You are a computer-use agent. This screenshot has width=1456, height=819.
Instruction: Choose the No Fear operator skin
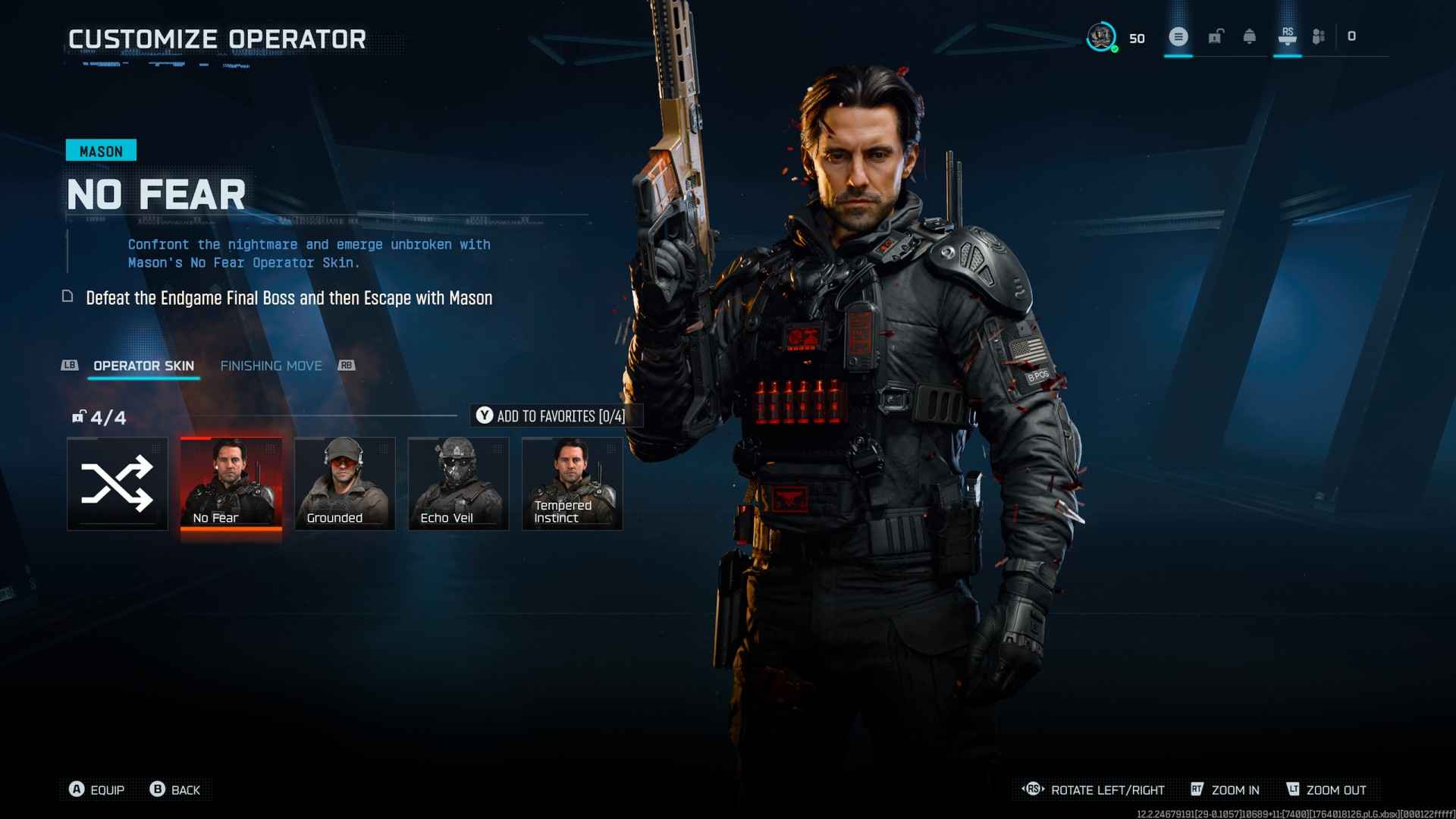(231, 484)
